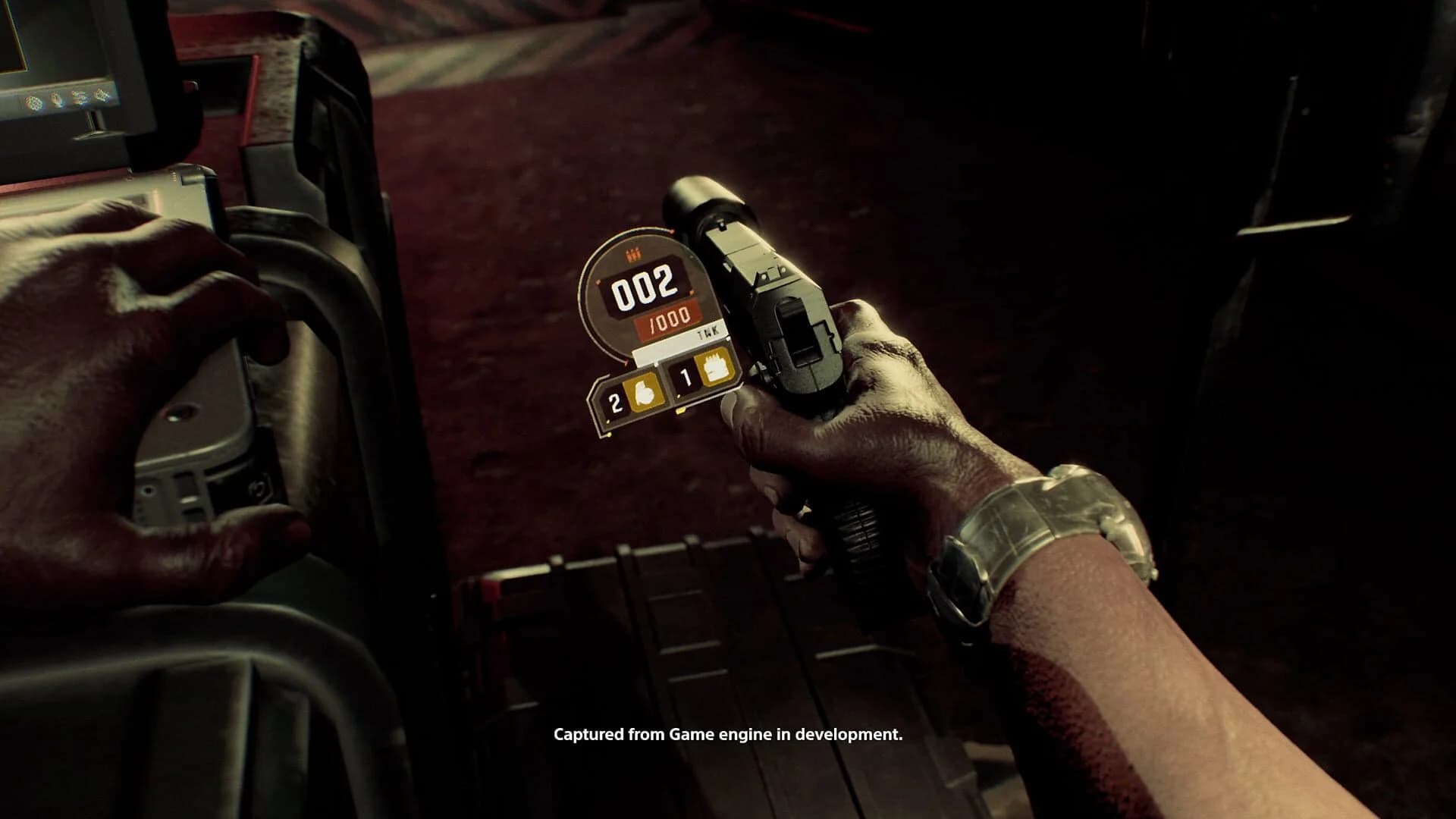Select the globe icon on the wrist device screen
Viewport: 1456px width, 819px height.
point(34,101)
